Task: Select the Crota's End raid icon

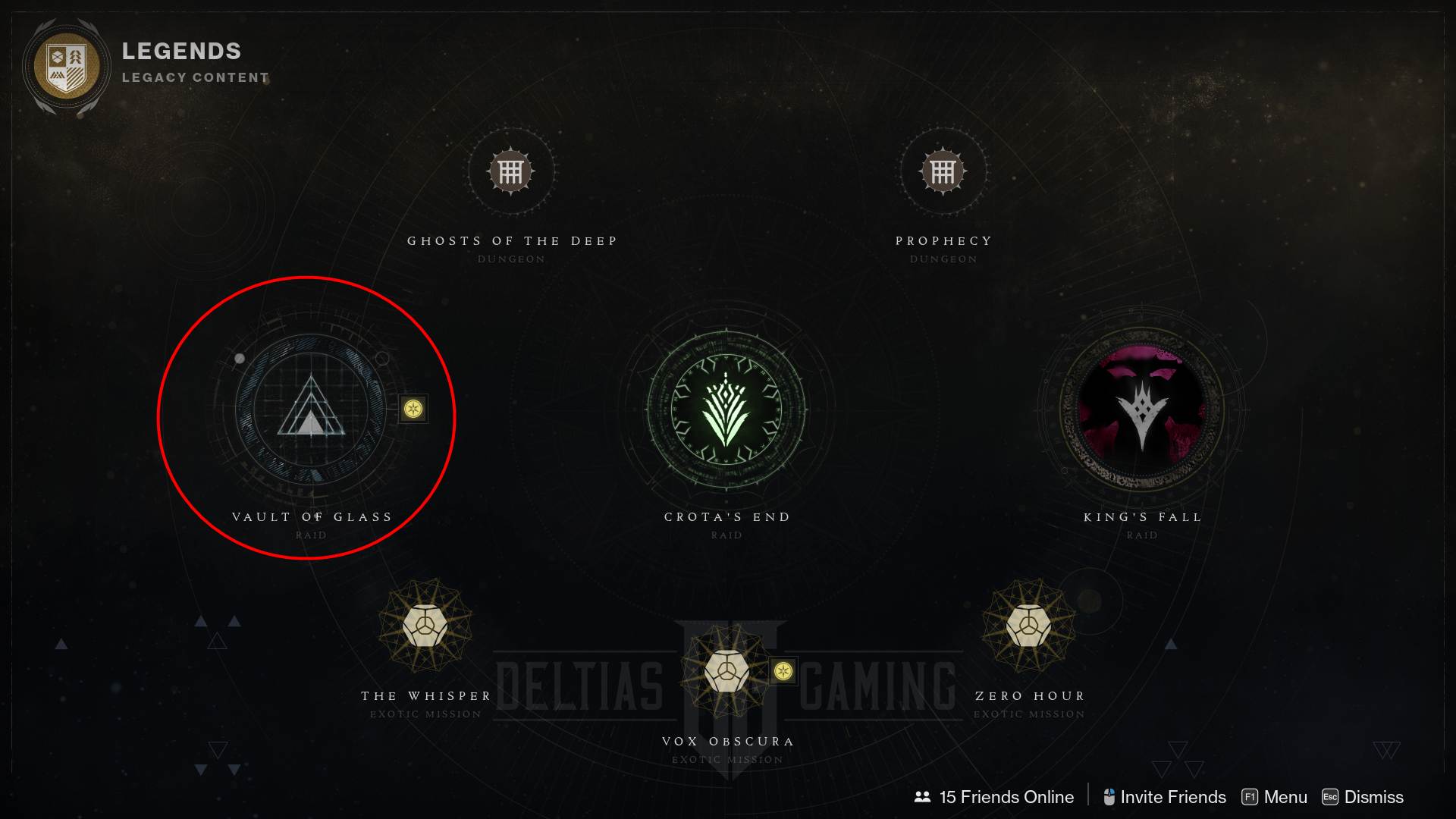Action: click(x=728, y=409)
